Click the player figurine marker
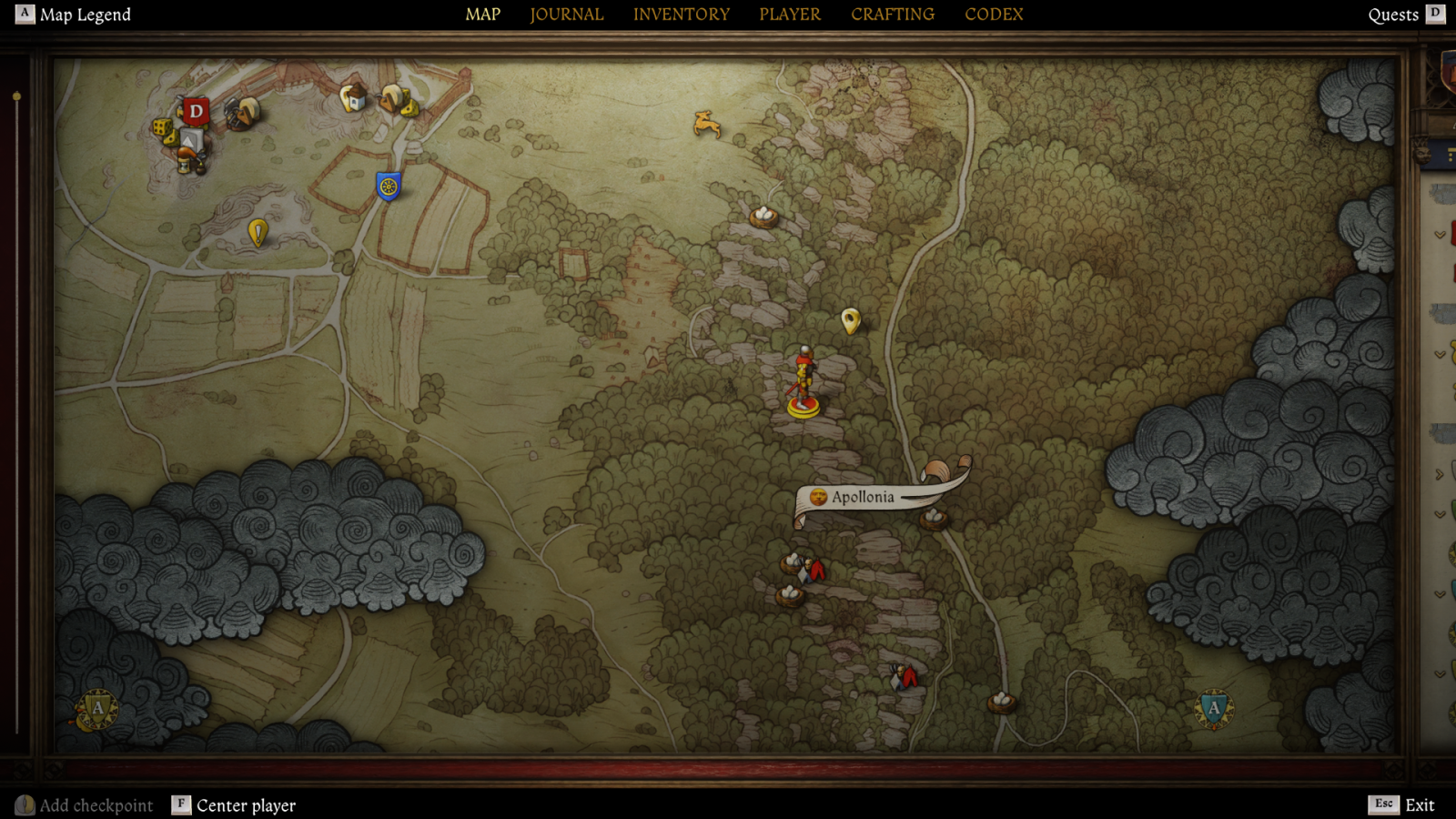The image size is (1456, 819). click(803, 382)
